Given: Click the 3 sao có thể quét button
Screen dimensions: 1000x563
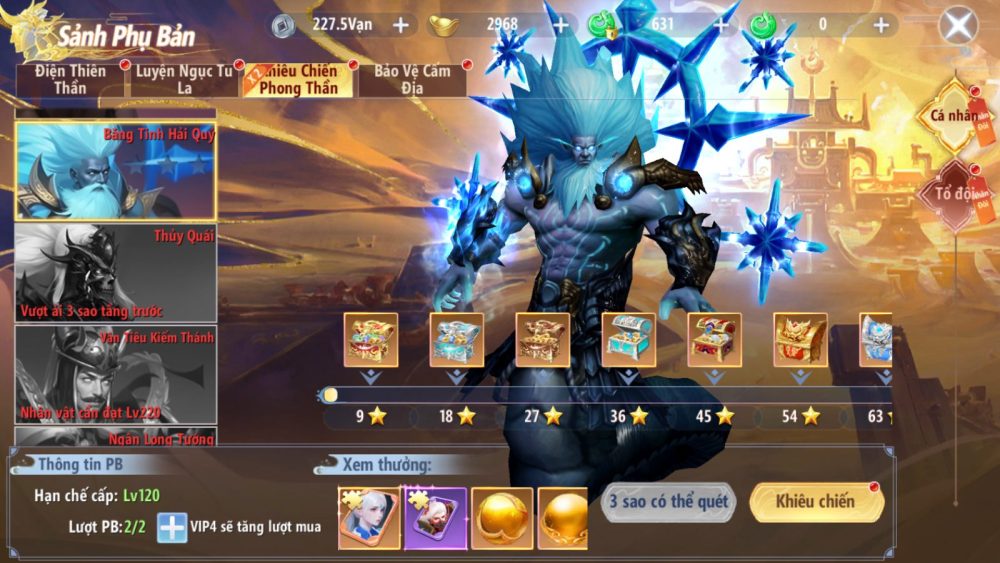Looking at the screenshot, I should pos(668,502).
